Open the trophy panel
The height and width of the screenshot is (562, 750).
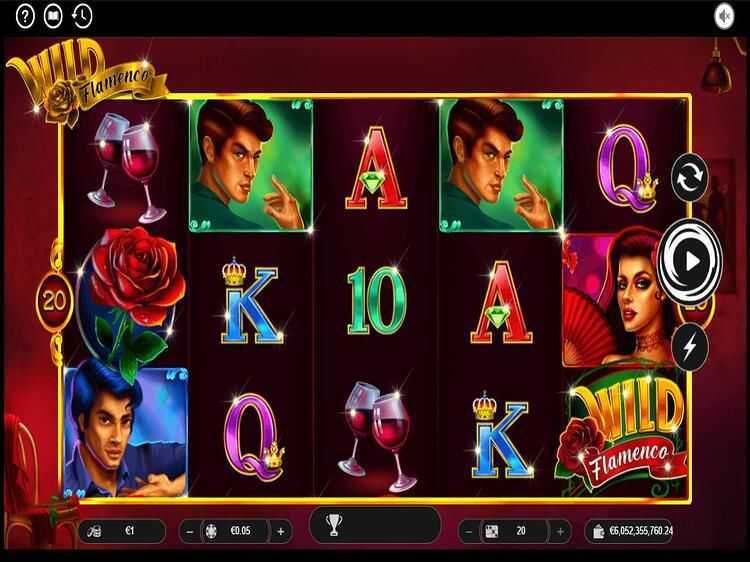(334, 525)
